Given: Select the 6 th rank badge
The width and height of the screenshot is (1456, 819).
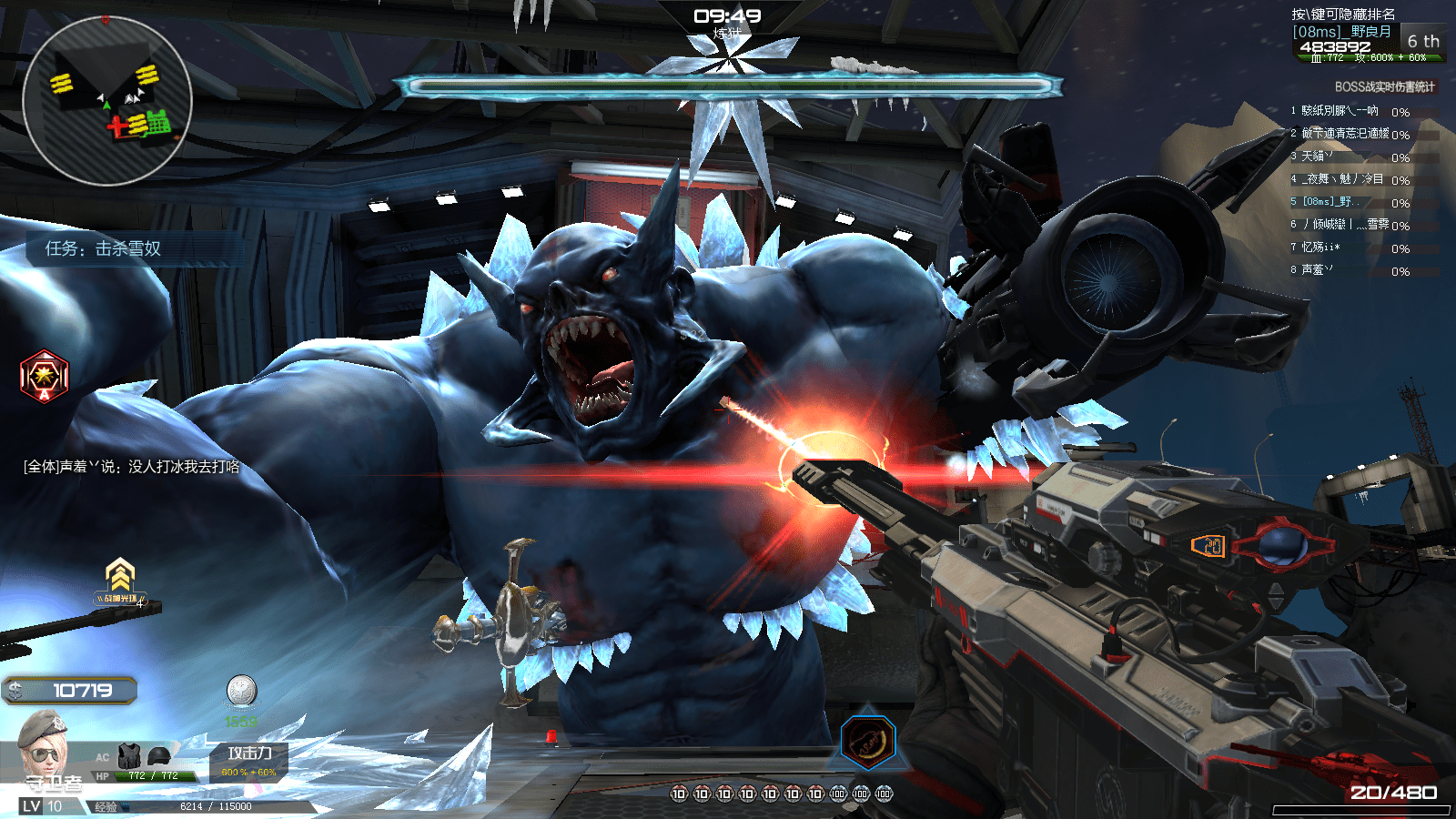Looking at the screenshot, I should click(x=1422, y=42).
